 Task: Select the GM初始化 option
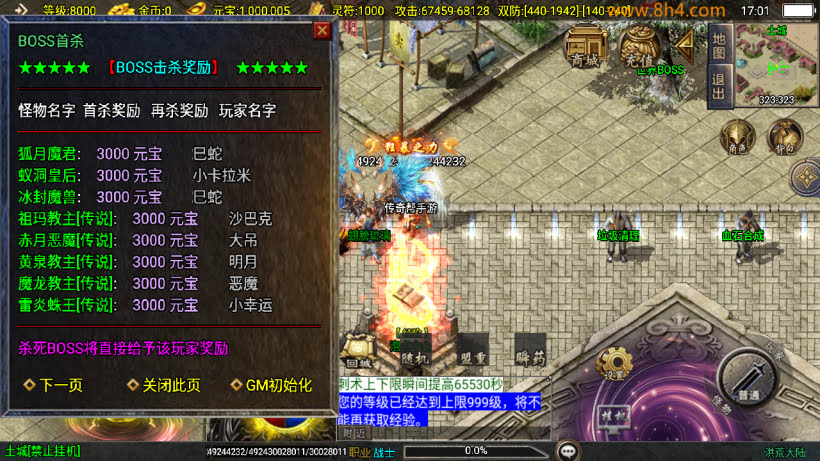tap(273, 385)
